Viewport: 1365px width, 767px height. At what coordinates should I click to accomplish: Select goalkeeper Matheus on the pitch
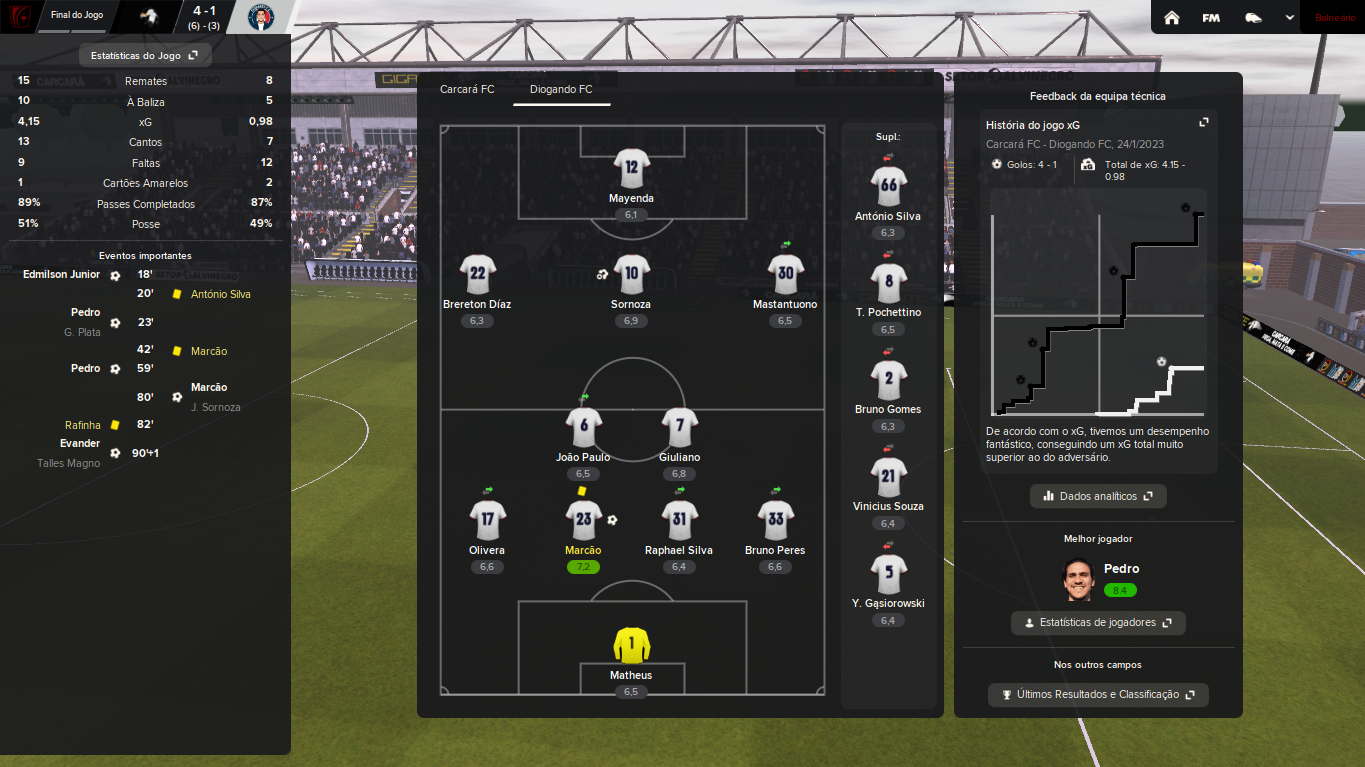pos(631,646)
